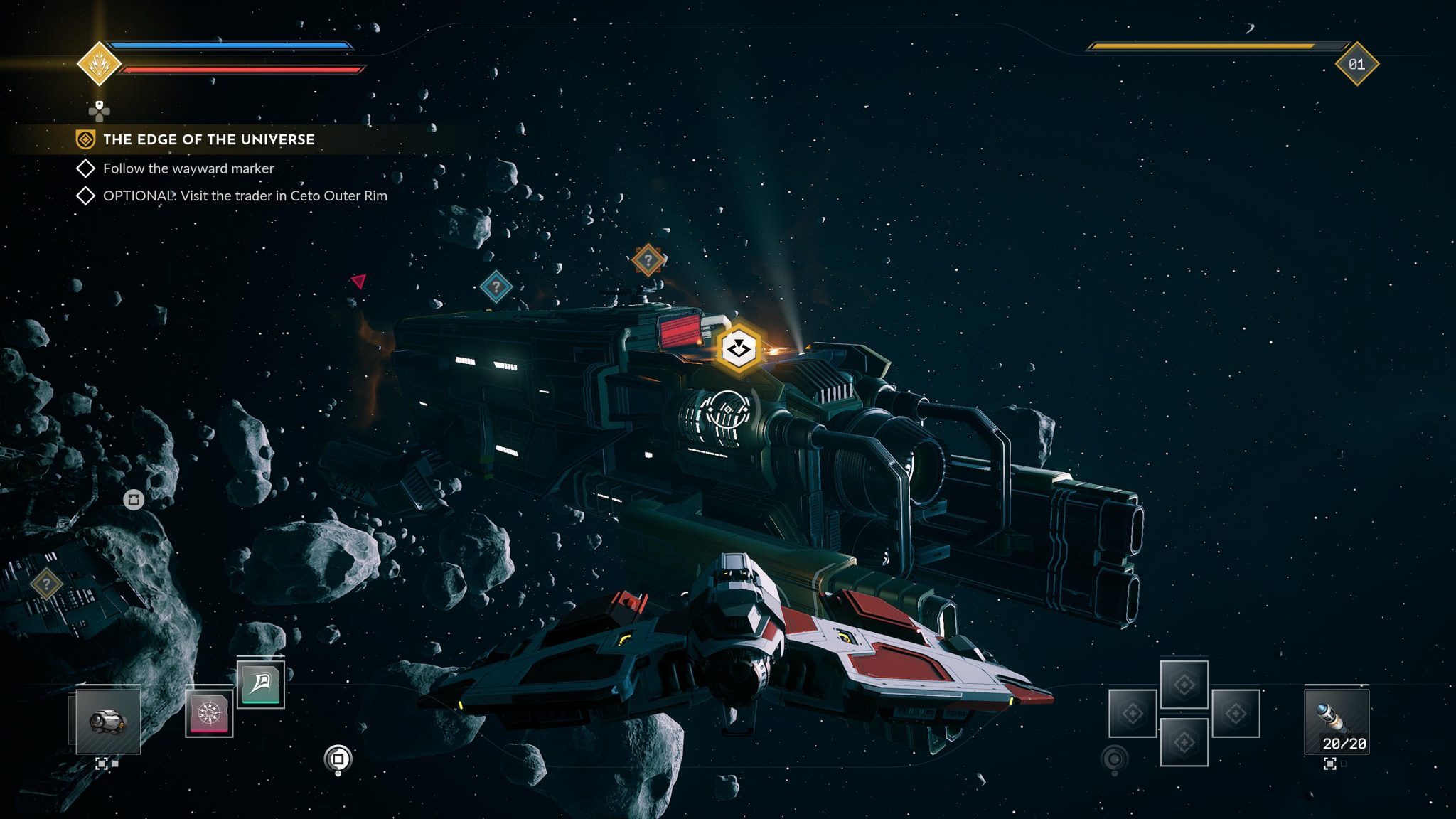The image size is (1456, 819).
Task: Click the yellow hexagonal loot marker on the capital ship
Action: (738, 349)
